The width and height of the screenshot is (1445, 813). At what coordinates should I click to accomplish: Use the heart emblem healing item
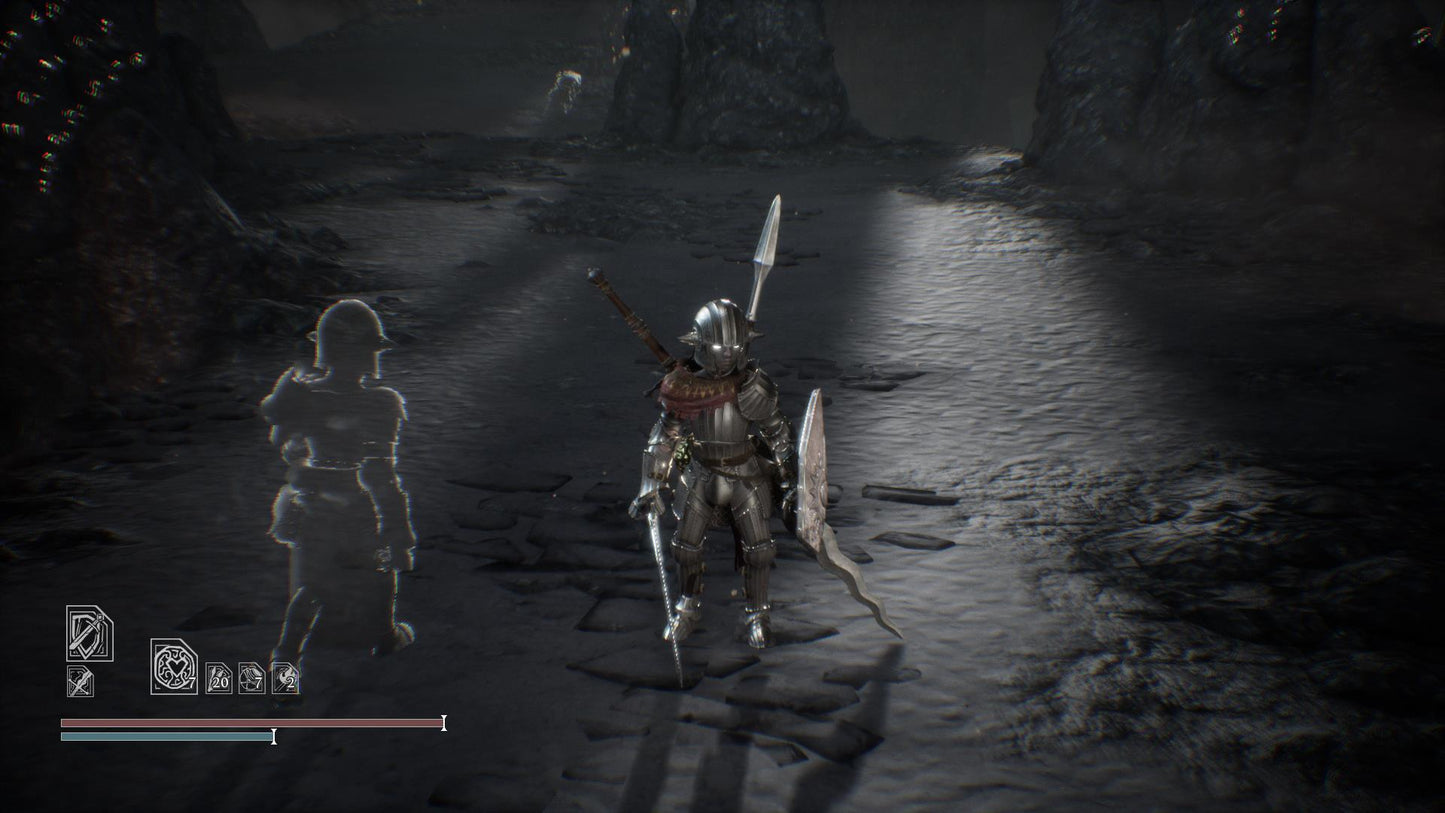pyautogui.click(x=174, y=666)
